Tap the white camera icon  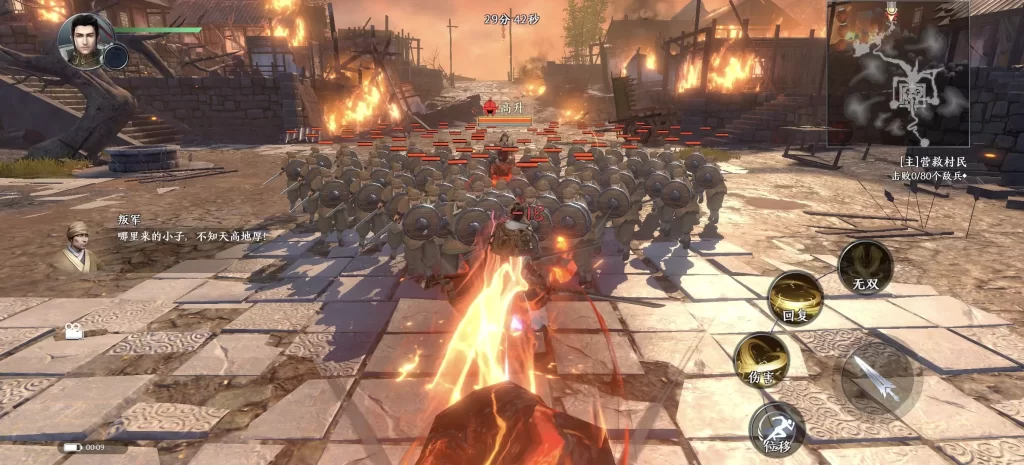point(75,332)
